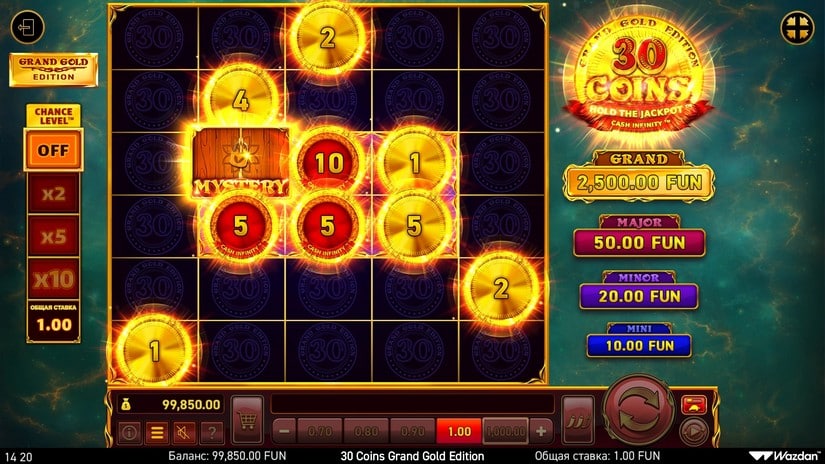
Task: Click the Mystery chest tile
Action: (241, 161)
